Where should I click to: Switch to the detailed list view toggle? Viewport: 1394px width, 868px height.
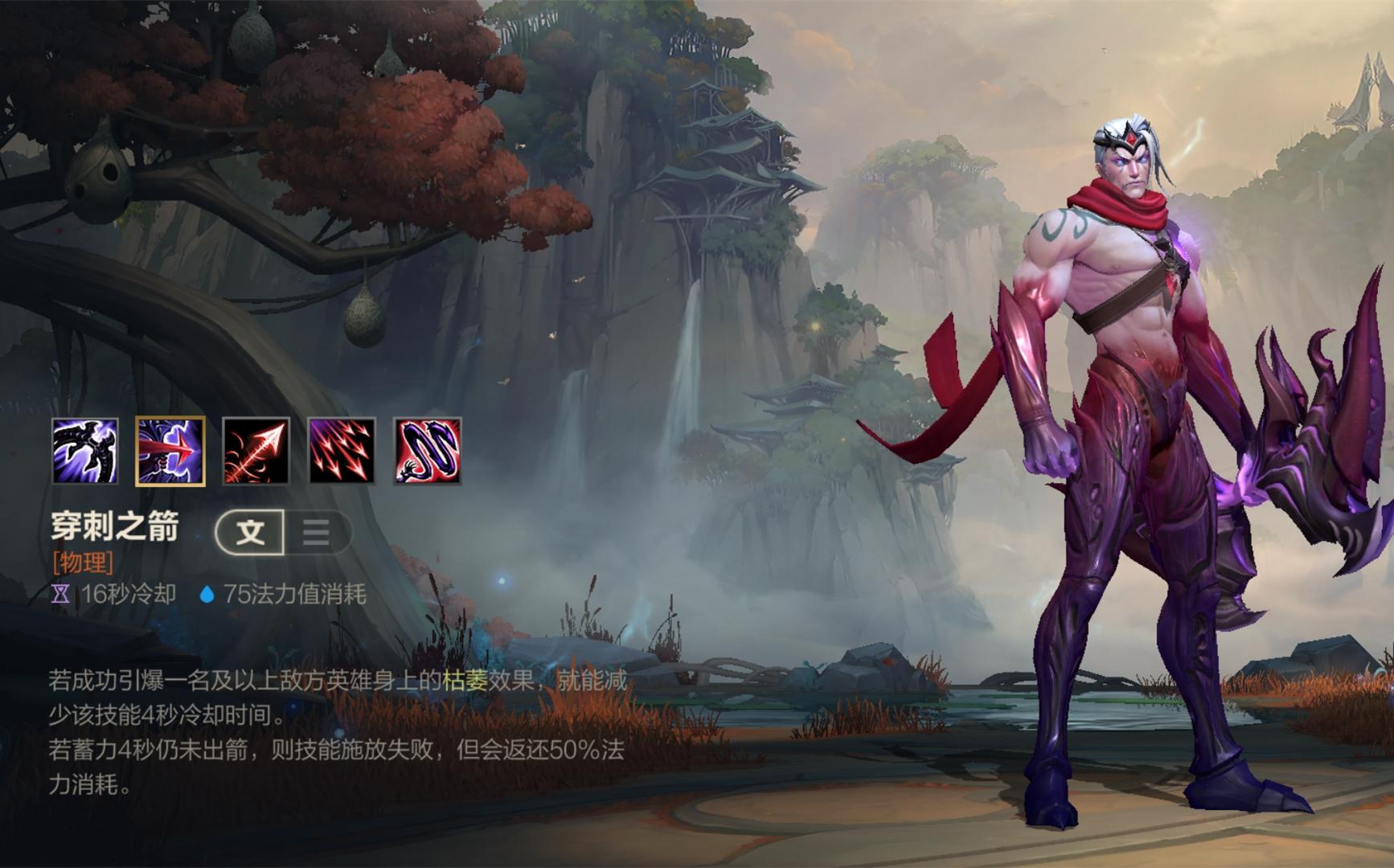coord(317,532)
